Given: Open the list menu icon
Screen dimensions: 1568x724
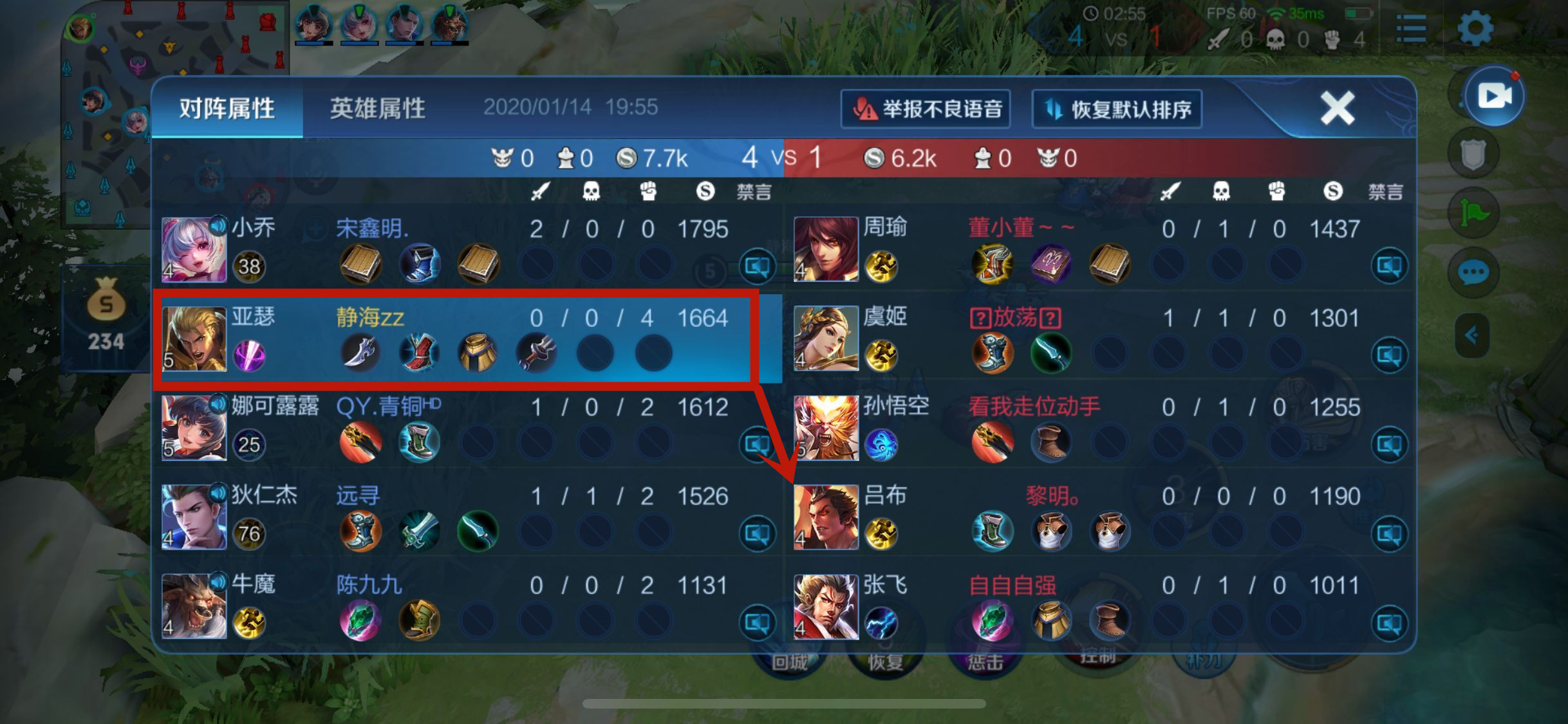Looking at the screenshot, I should [1411, 29].
